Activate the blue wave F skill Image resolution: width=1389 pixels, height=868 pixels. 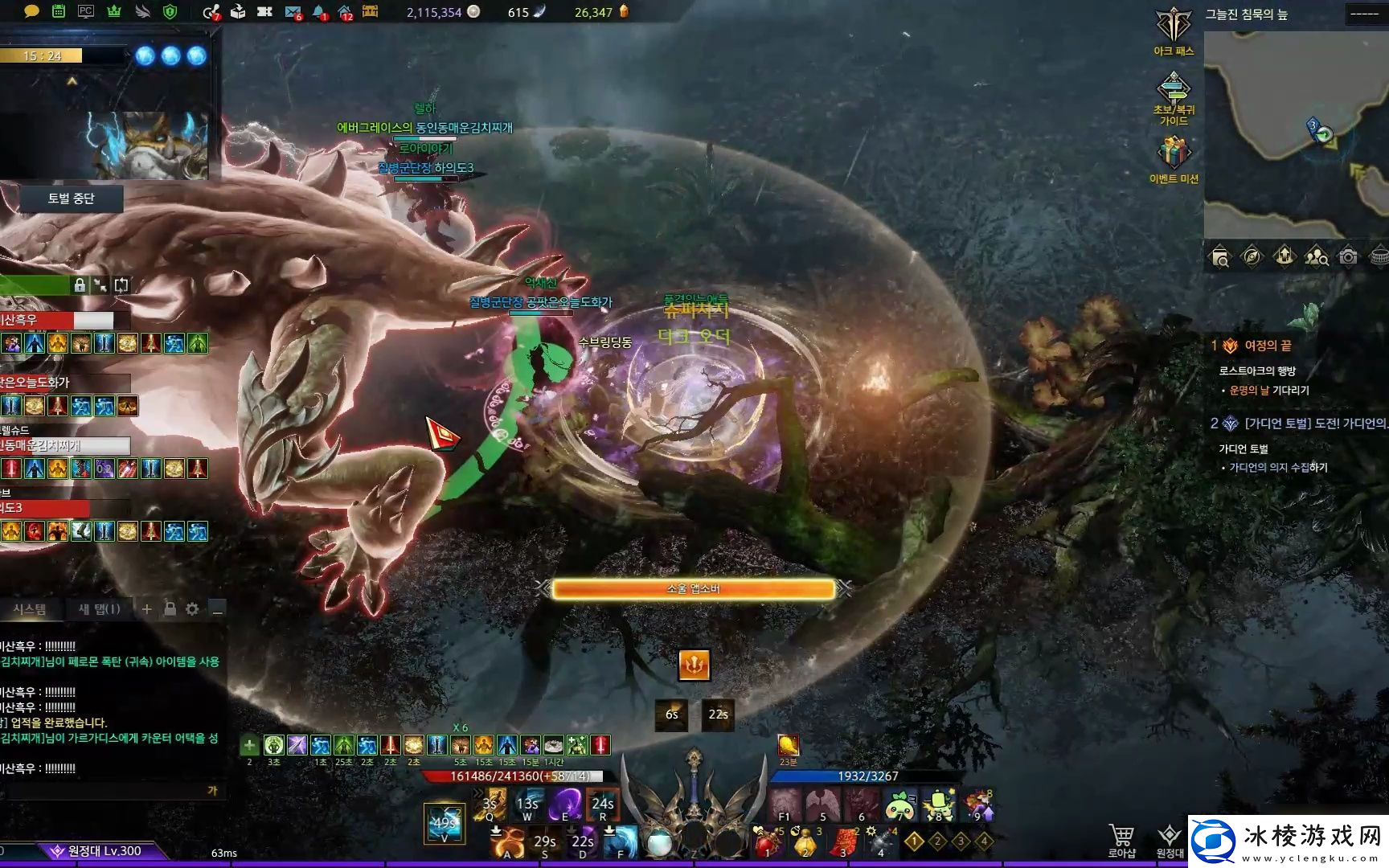pos(621,841)
